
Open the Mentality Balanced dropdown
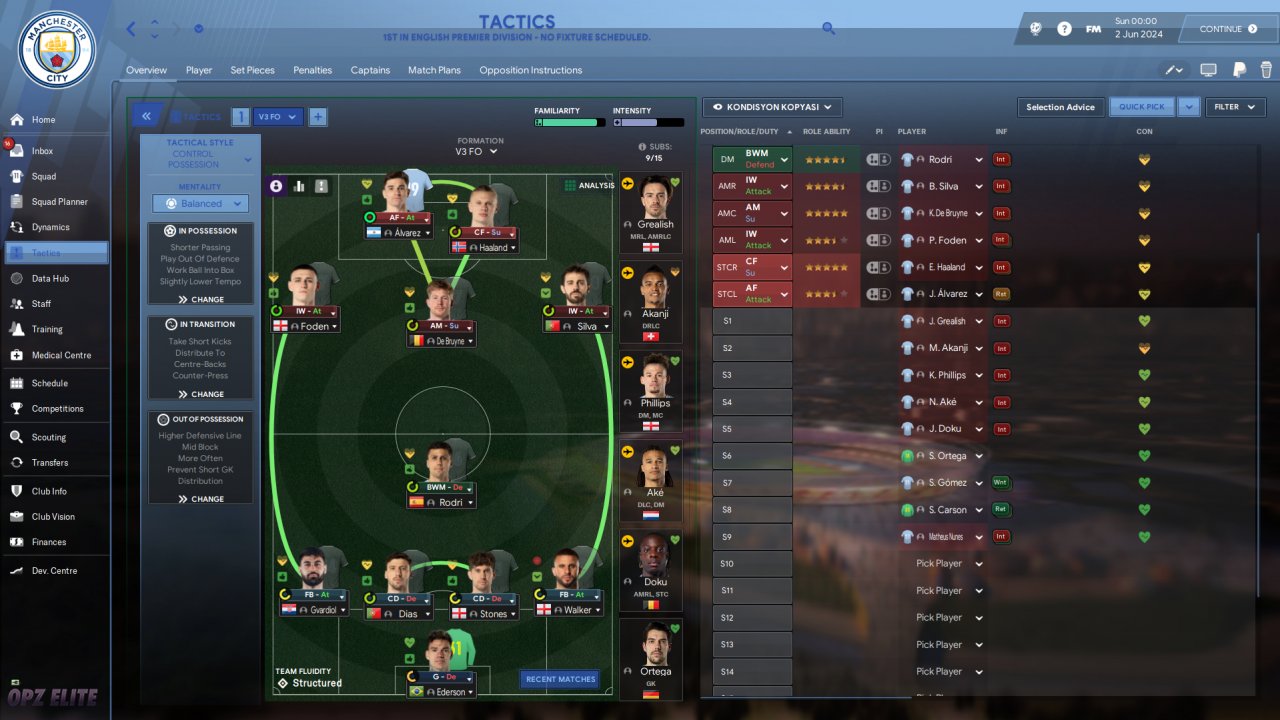200,204
